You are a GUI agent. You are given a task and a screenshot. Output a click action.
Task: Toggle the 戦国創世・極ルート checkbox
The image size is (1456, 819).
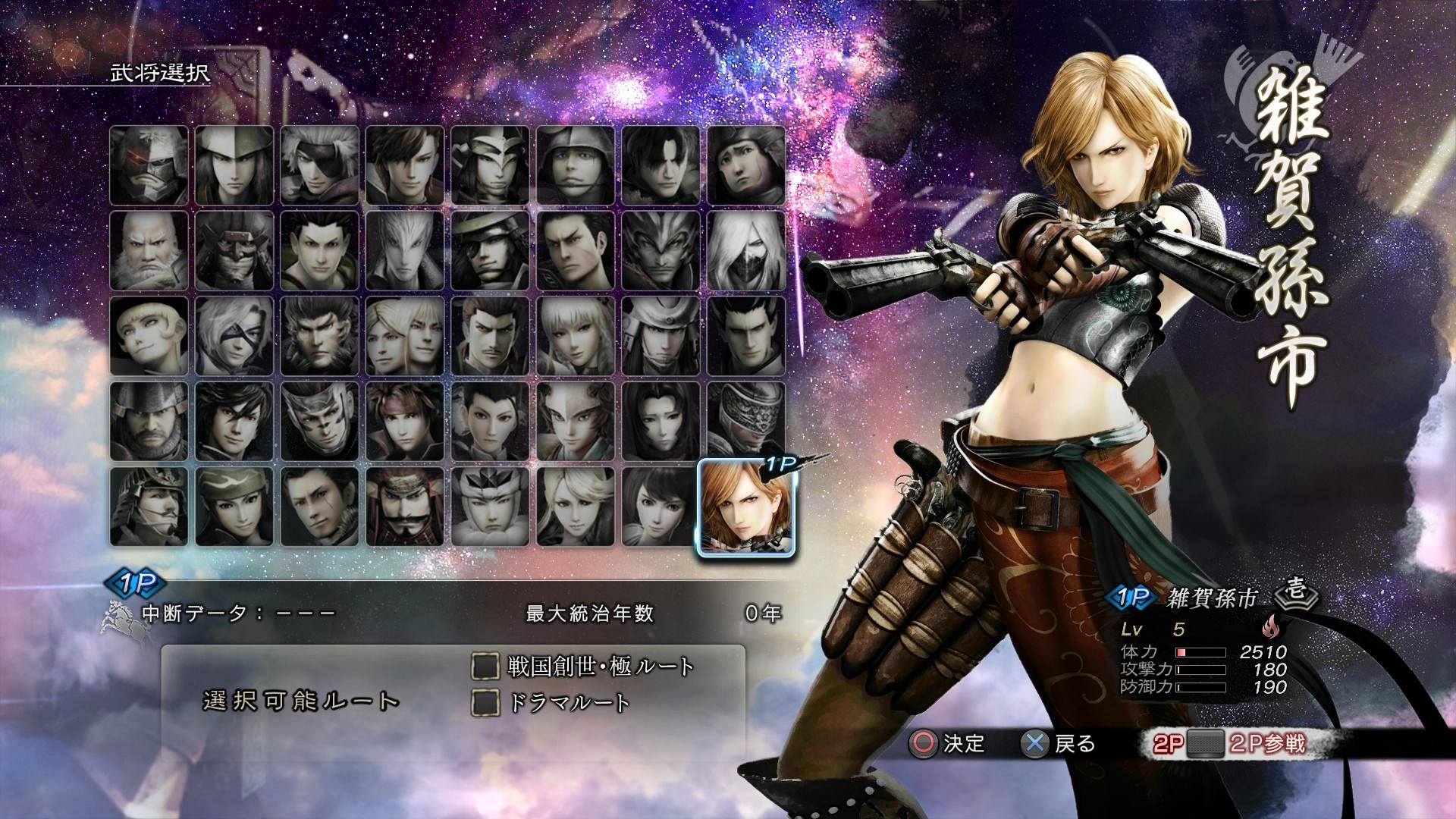[485, 667]
